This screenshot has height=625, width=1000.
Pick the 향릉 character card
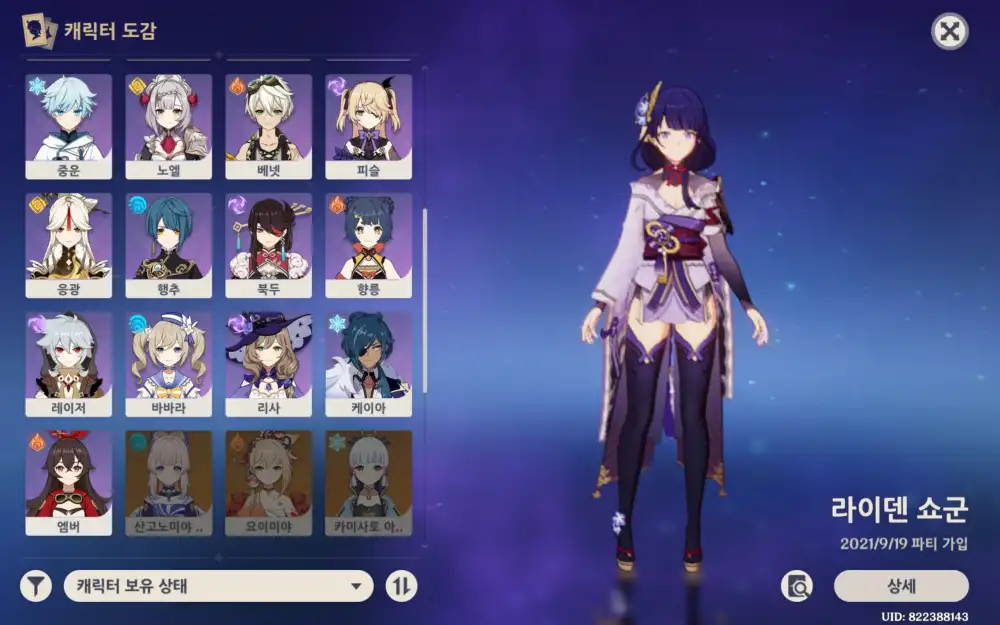(368, 244)
